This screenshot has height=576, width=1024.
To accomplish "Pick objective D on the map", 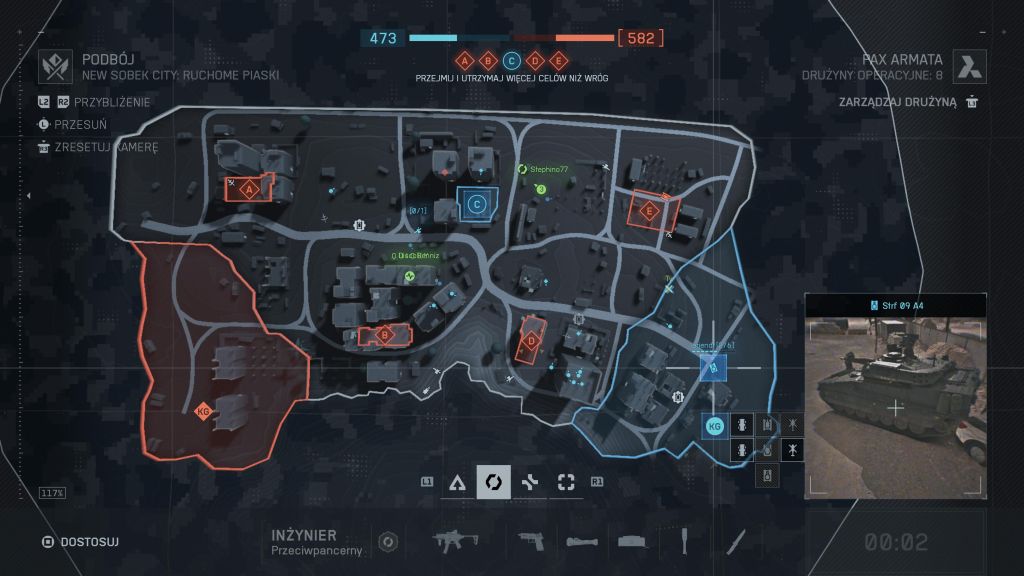I will pyautogui.click(x=532, y=341).
